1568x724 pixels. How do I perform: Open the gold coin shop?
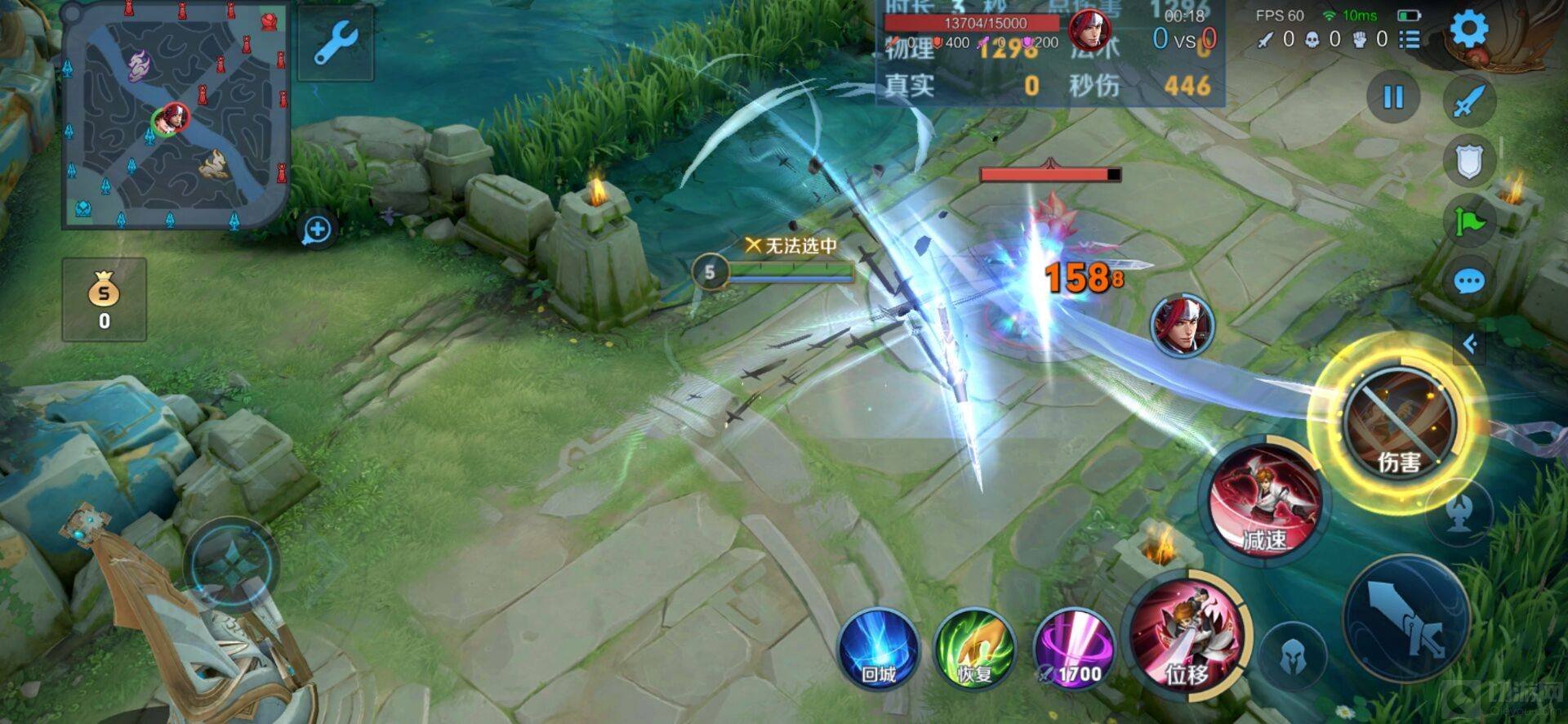coord(105,299)
